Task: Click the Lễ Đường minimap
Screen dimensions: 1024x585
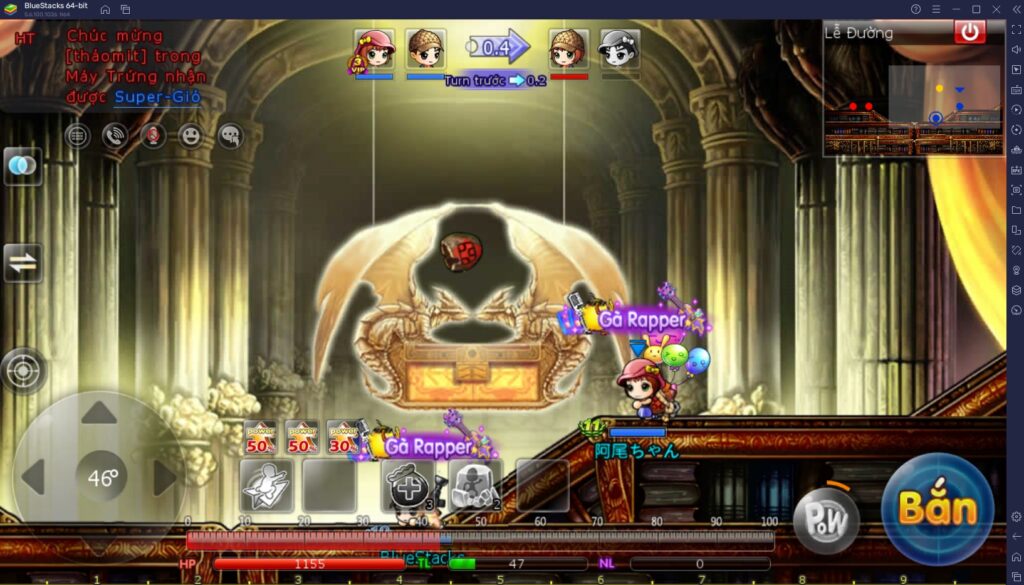Action: pos(912,100)
